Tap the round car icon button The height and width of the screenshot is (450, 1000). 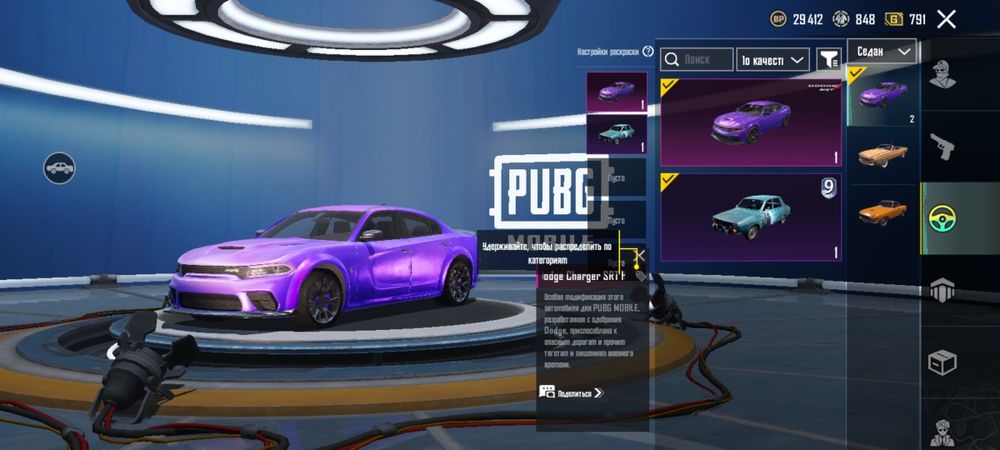tap(60, 166)
